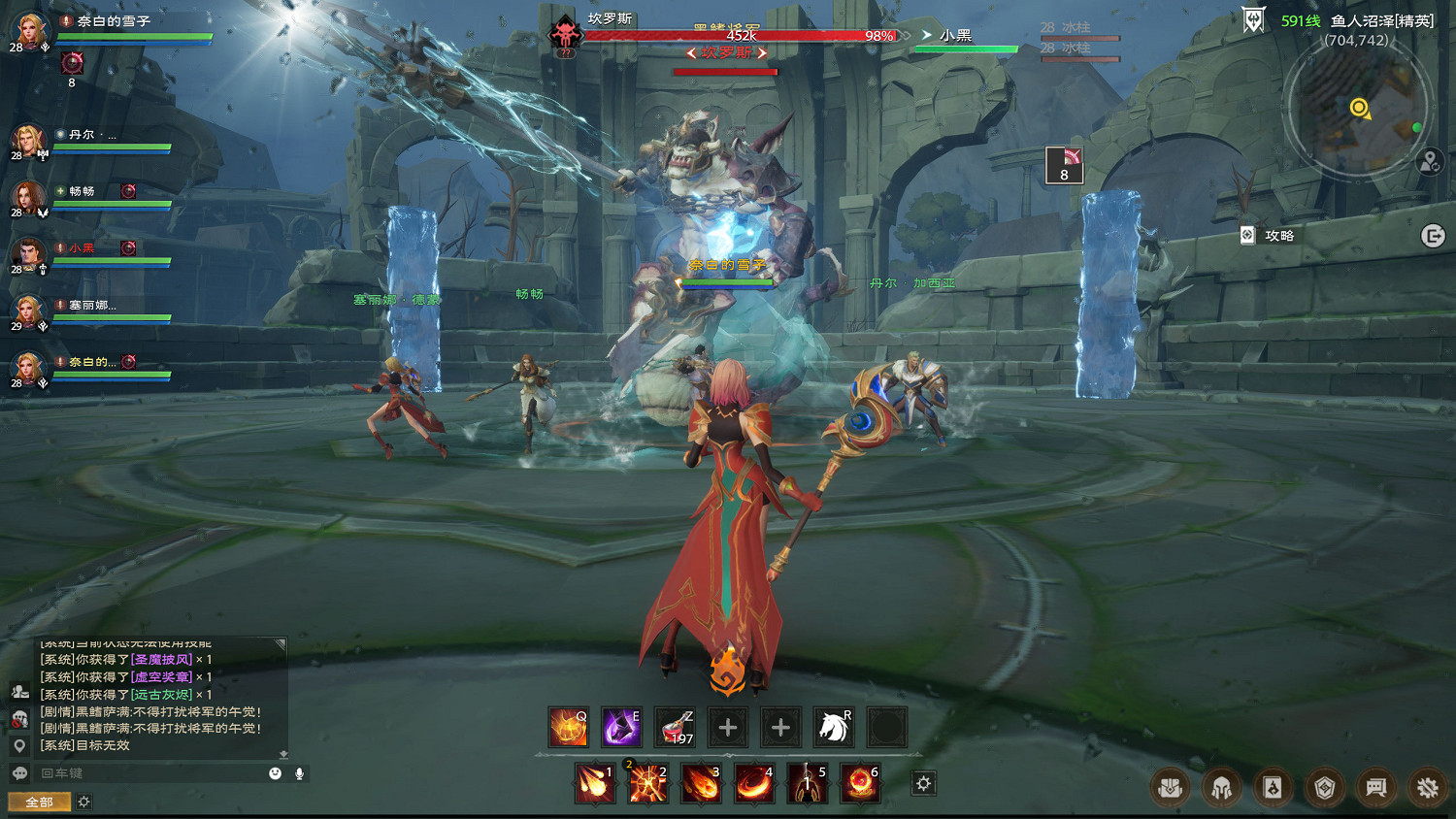
Task: Cast the swirling fire ring skill 4
Action: pos(753,783)
